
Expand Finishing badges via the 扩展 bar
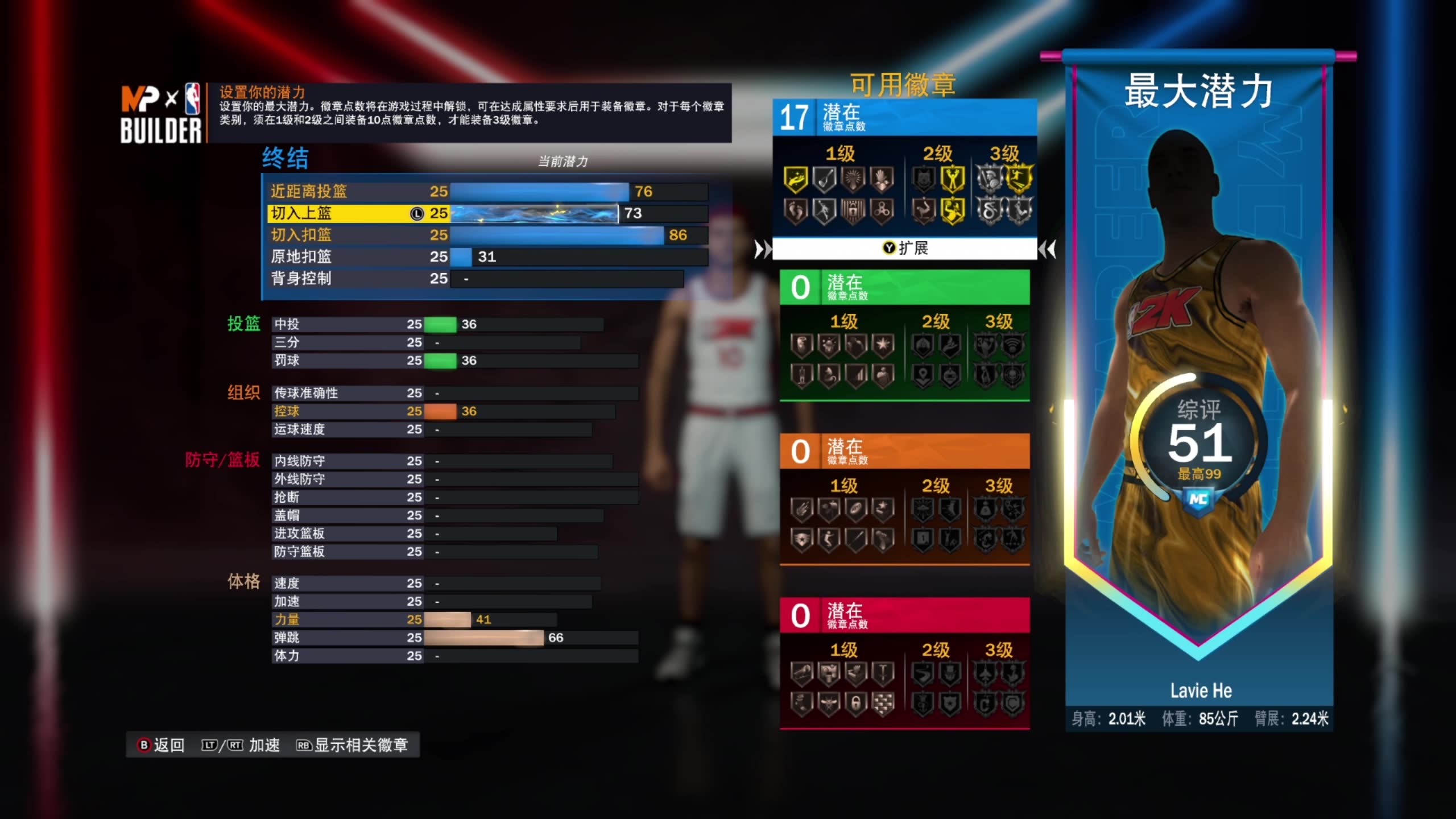click(905, 249)
